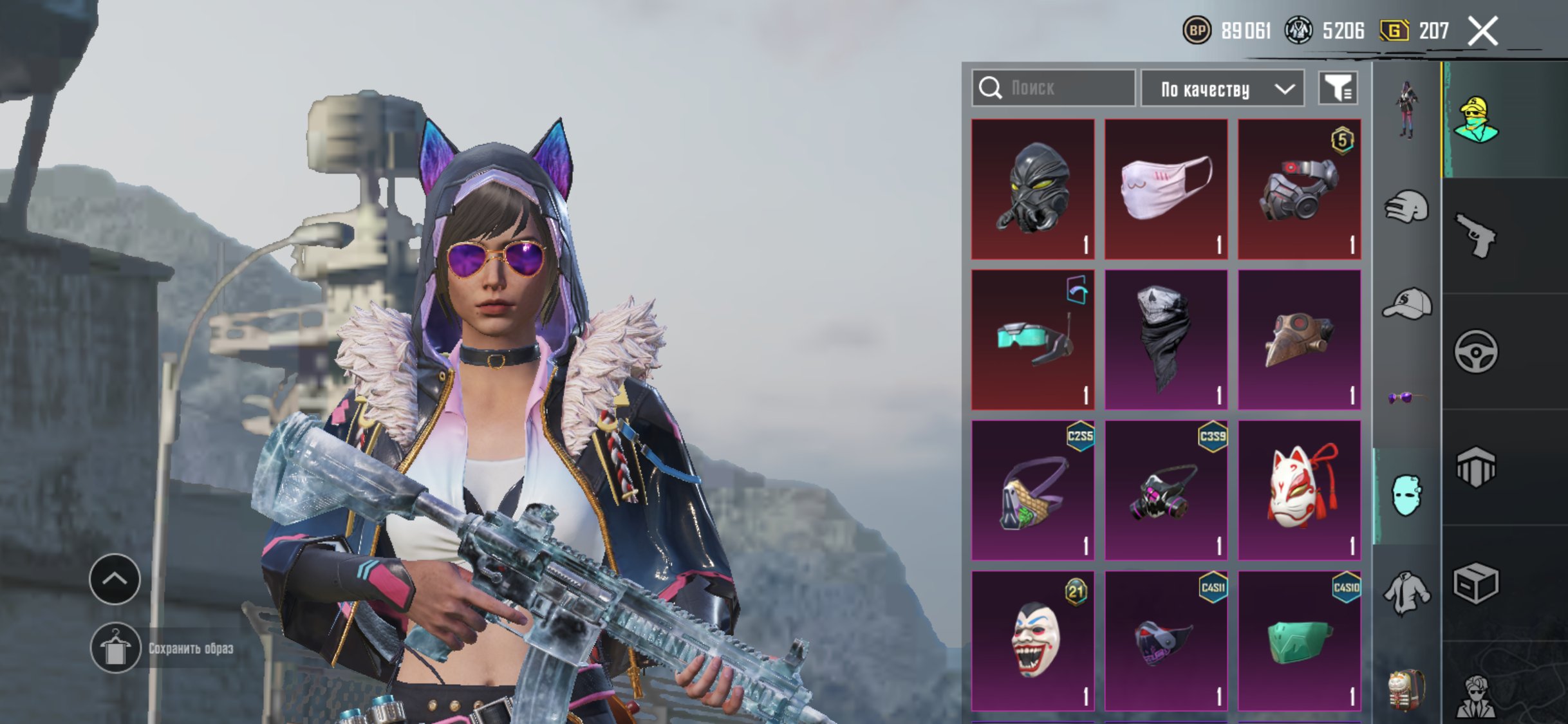This screenshot has width=1568, height=724.
Task: Choose the skull bandana mask
Action: point(1166,339)
